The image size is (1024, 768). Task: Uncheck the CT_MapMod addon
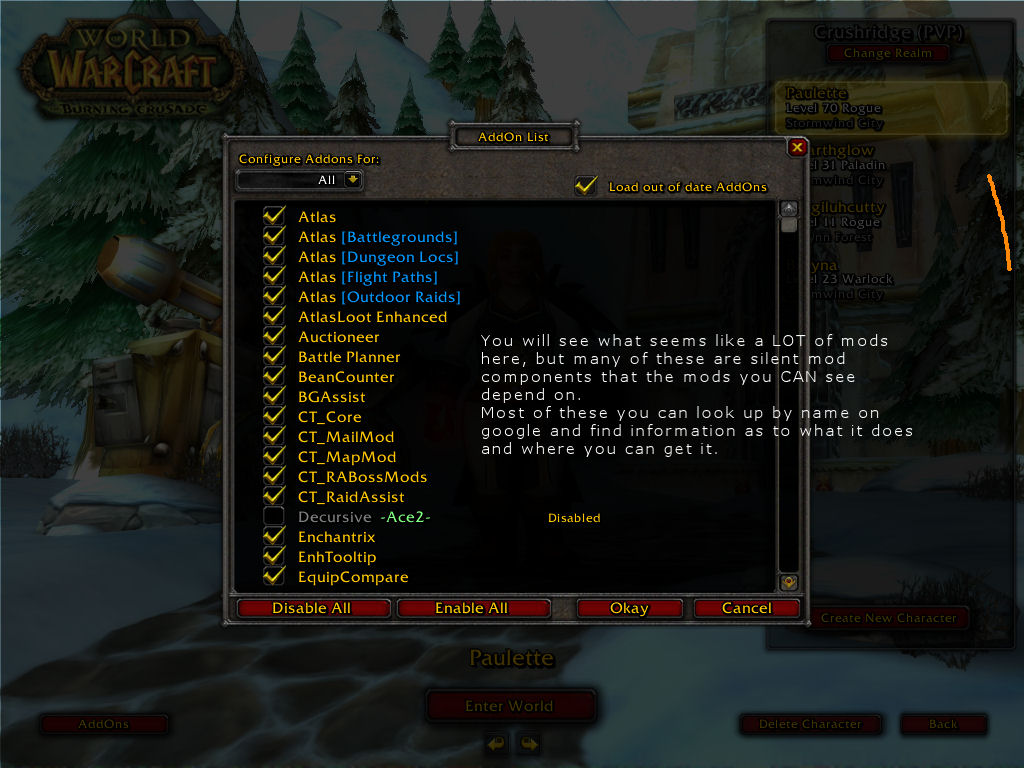(274, 457)
